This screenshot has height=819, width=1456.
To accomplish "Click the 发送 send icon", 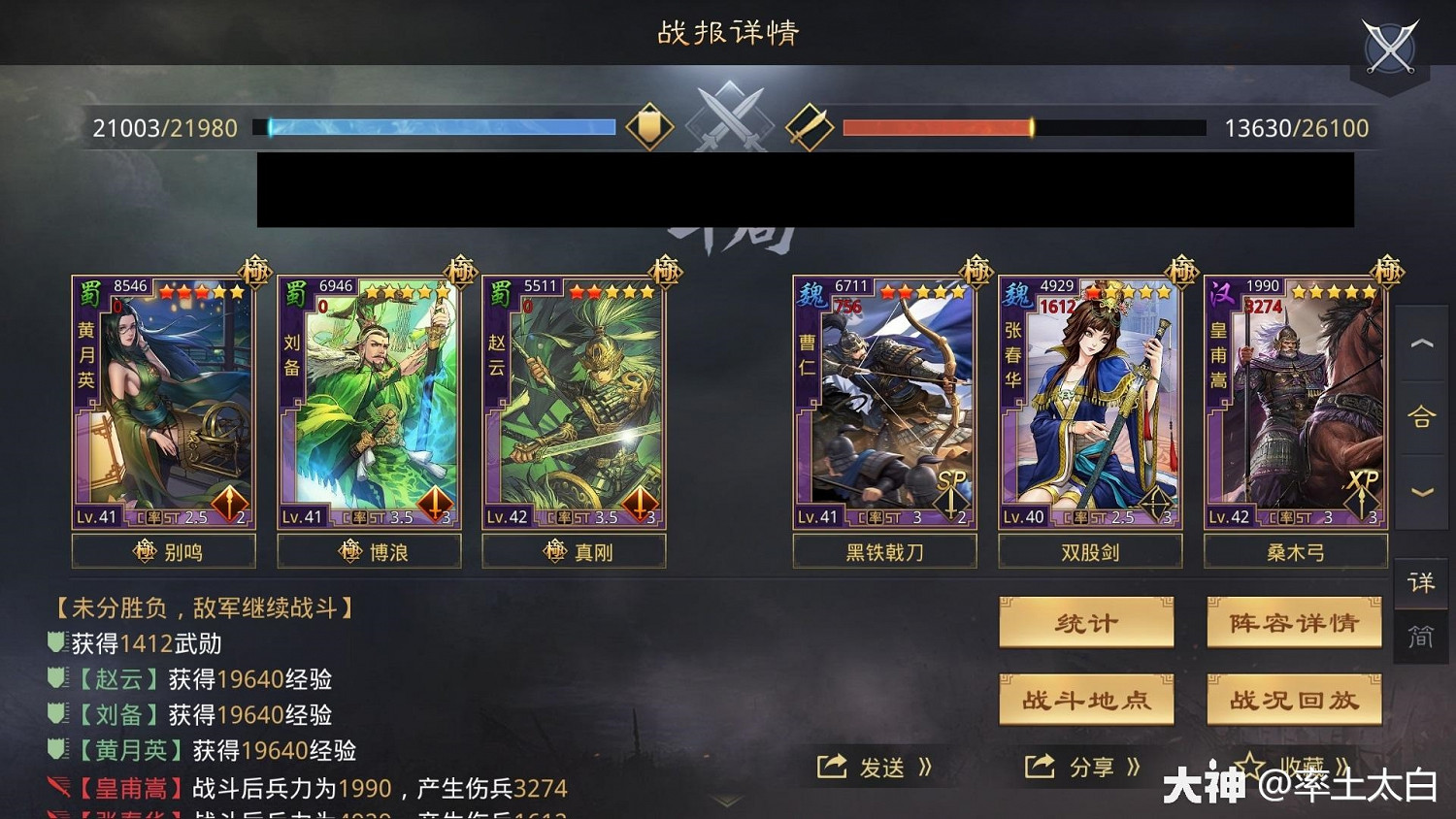I will pos(832,767).
